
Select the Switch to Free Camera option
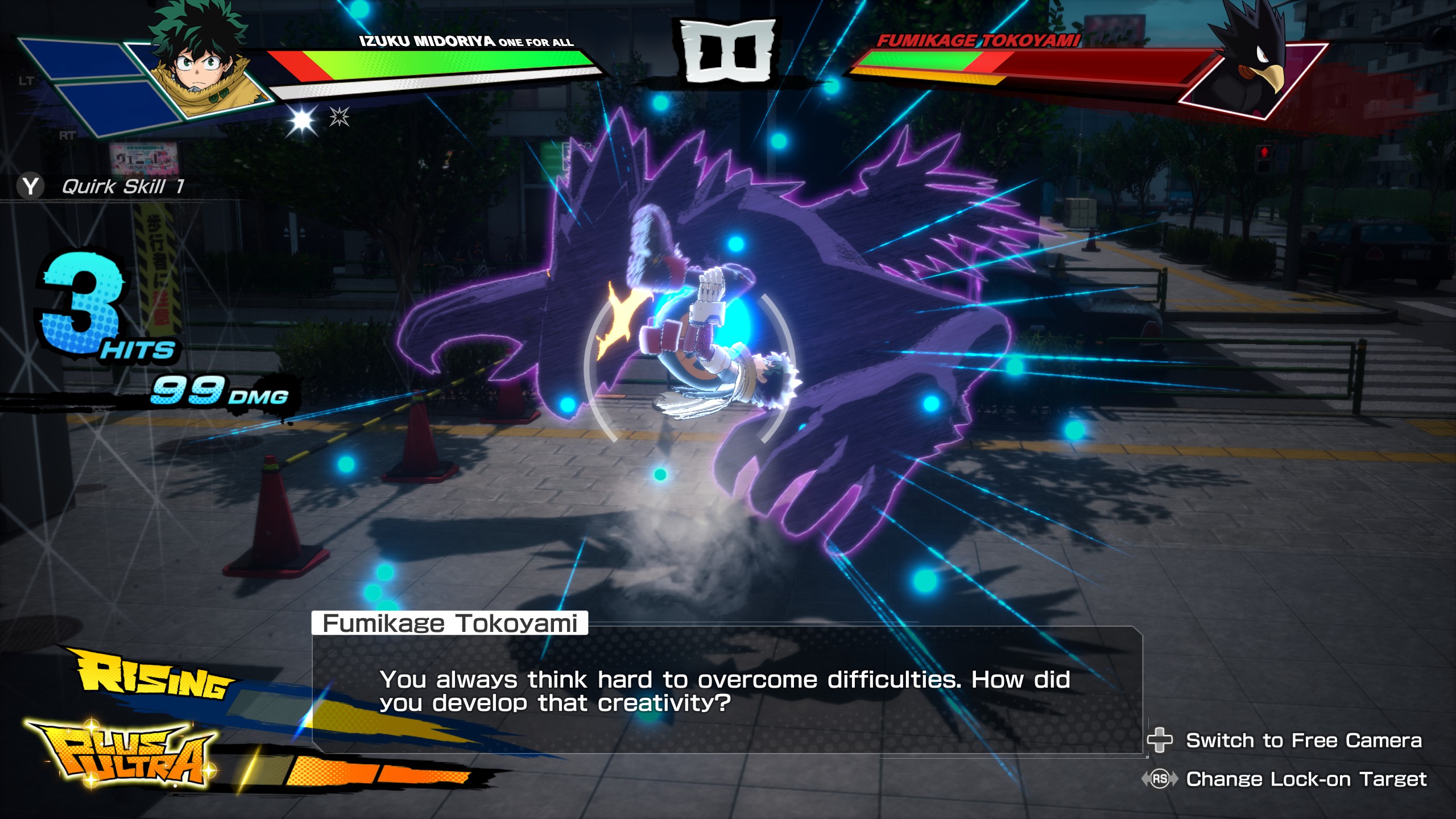[x=1303, y=741]
